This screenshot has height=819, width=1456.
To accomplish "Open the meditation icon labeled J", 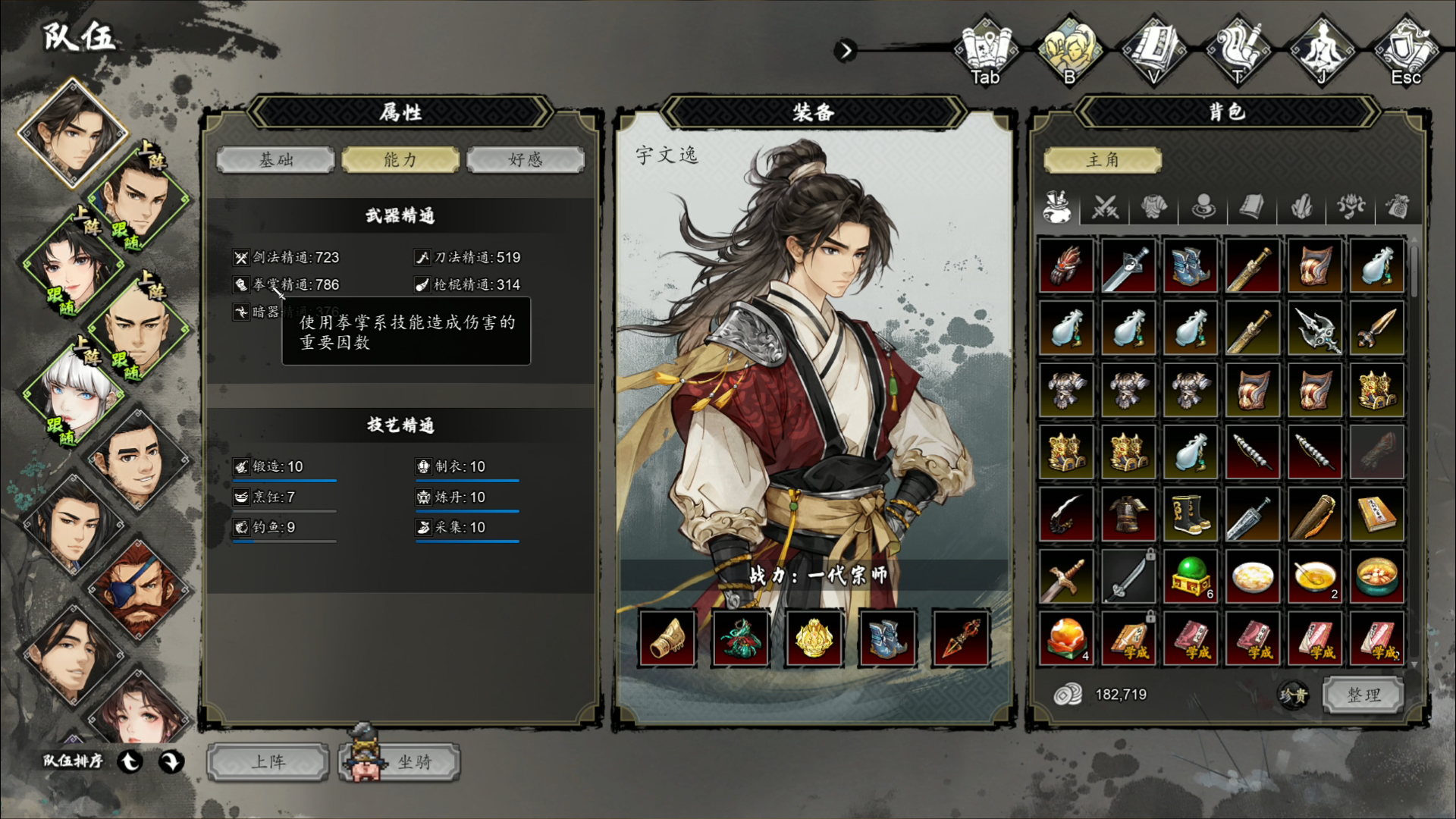I will pyautogui.click(x=1322, y=50).
